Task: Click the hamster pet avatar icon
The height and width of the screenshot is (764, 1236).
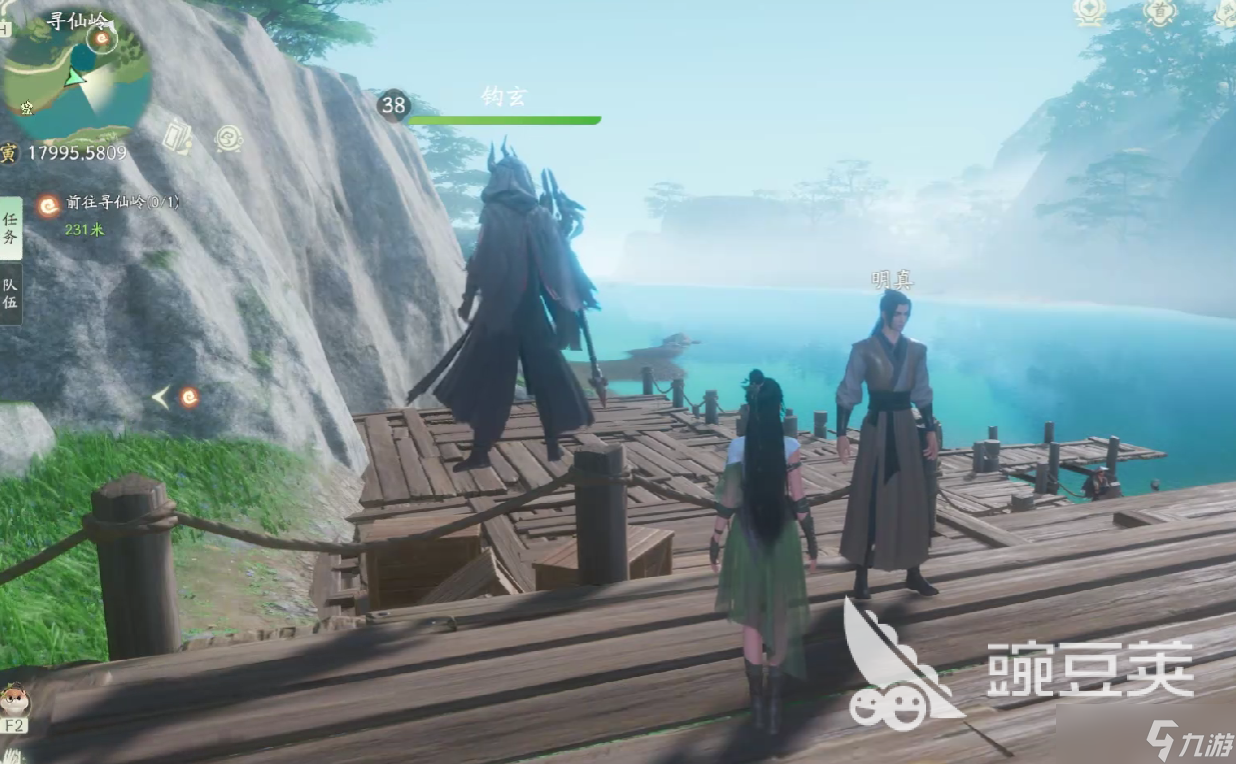Action: (14, 700)
